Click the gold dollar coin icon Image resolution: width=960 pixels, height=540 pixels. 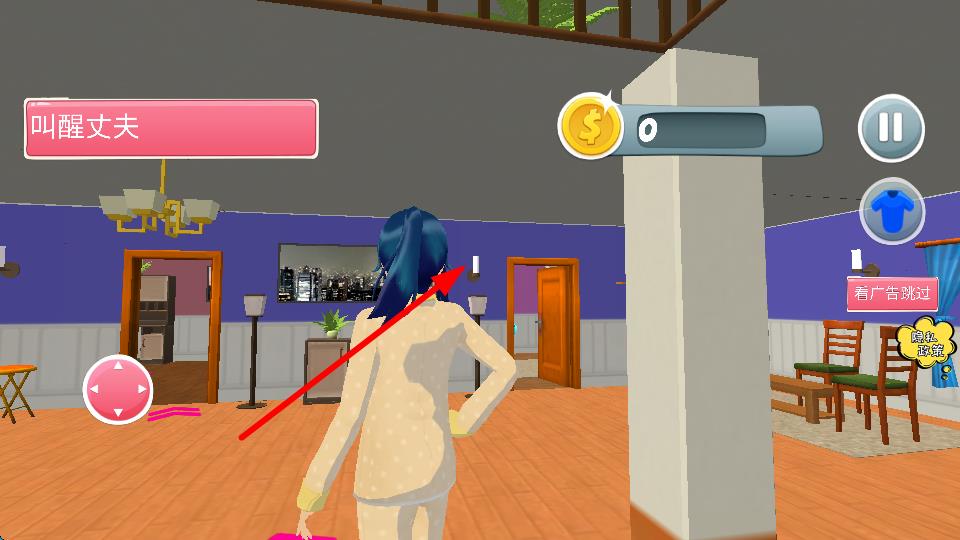[589, 127]
